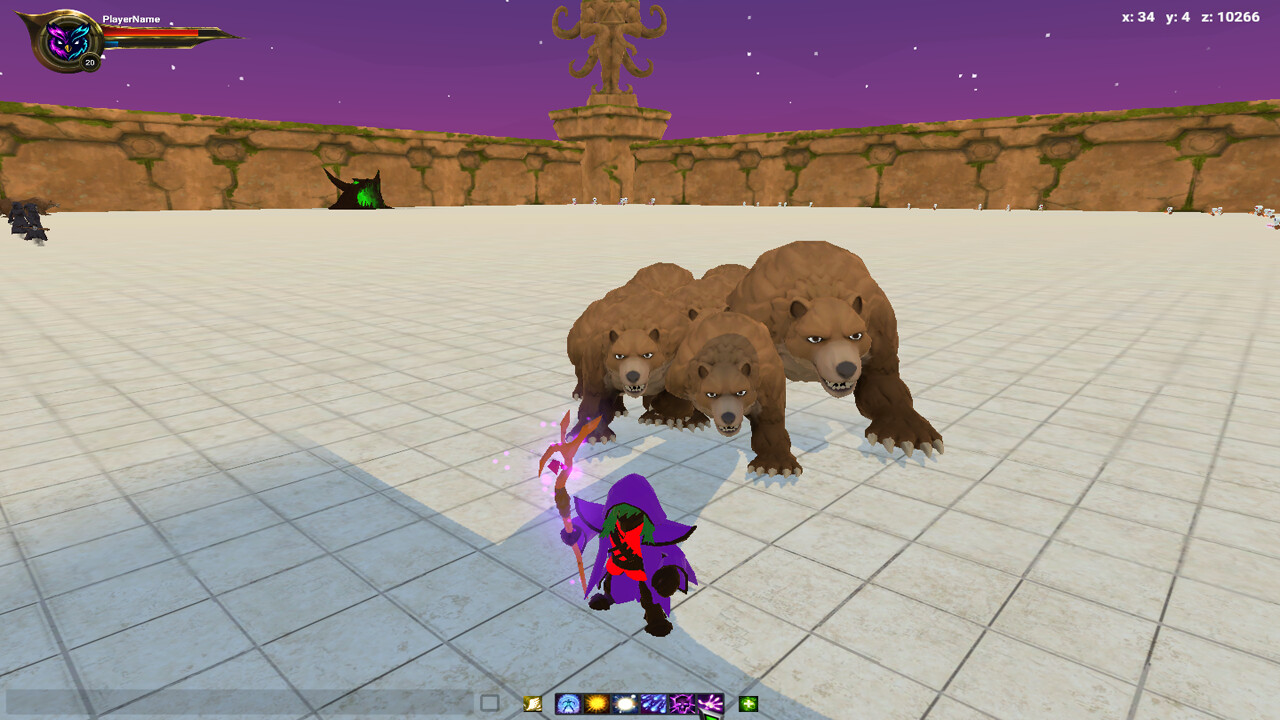Select the white starburst explosion spell
The width and height of the screenshot is (1280, 720).
(623, 703)
